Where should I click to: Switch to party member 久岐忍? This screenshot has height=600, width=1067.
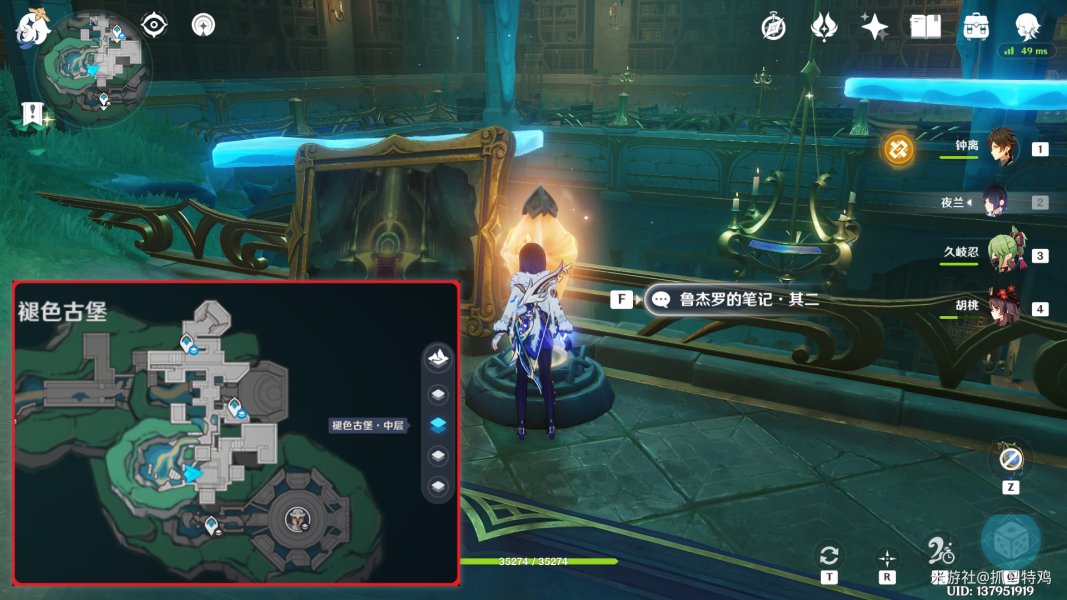(1001, 254)
